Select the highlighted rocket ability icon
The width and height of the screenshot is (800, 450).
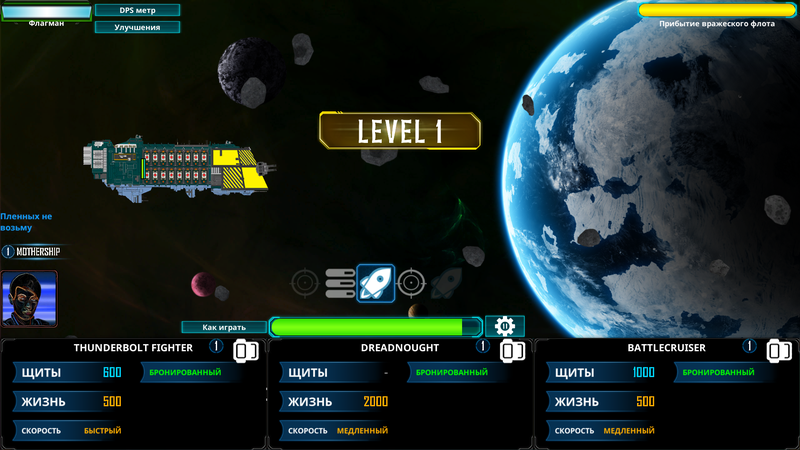(x=376, y=283)
